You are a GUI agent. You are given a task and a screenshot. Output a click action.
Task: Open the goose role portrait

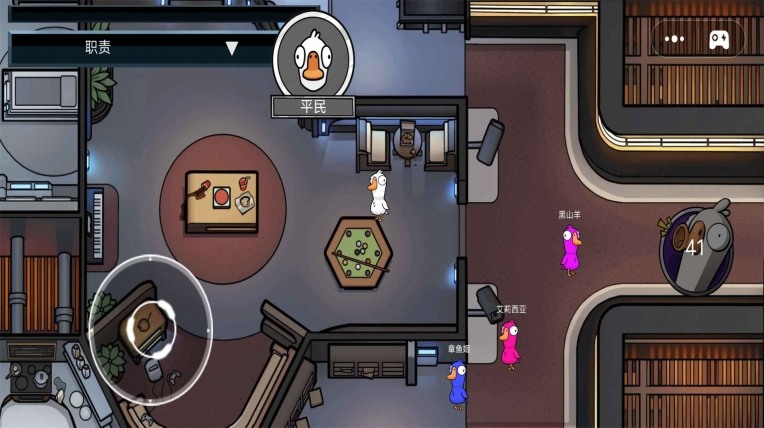(x=313, y=57)
